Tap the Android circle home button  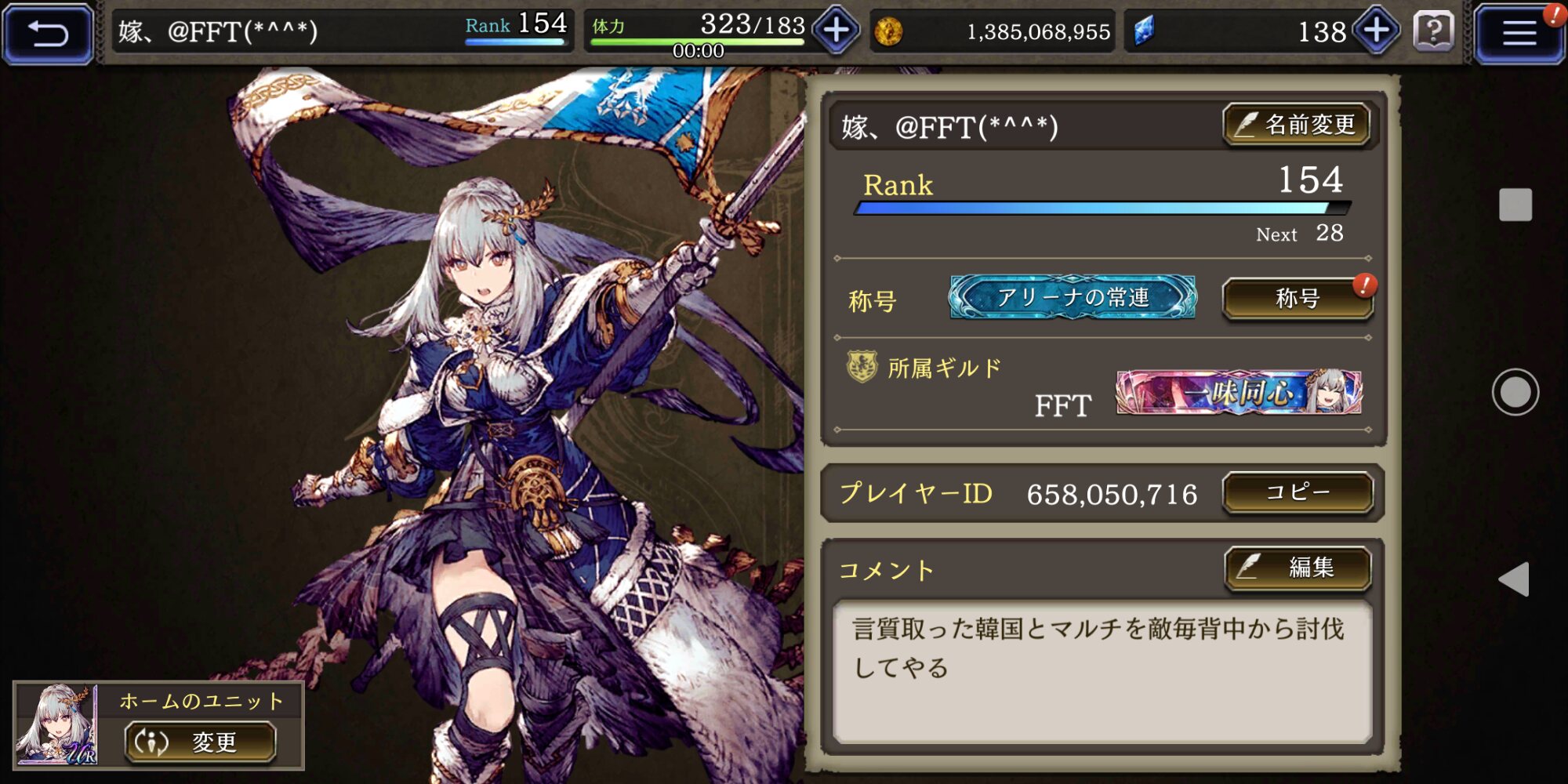point(1515,392)
